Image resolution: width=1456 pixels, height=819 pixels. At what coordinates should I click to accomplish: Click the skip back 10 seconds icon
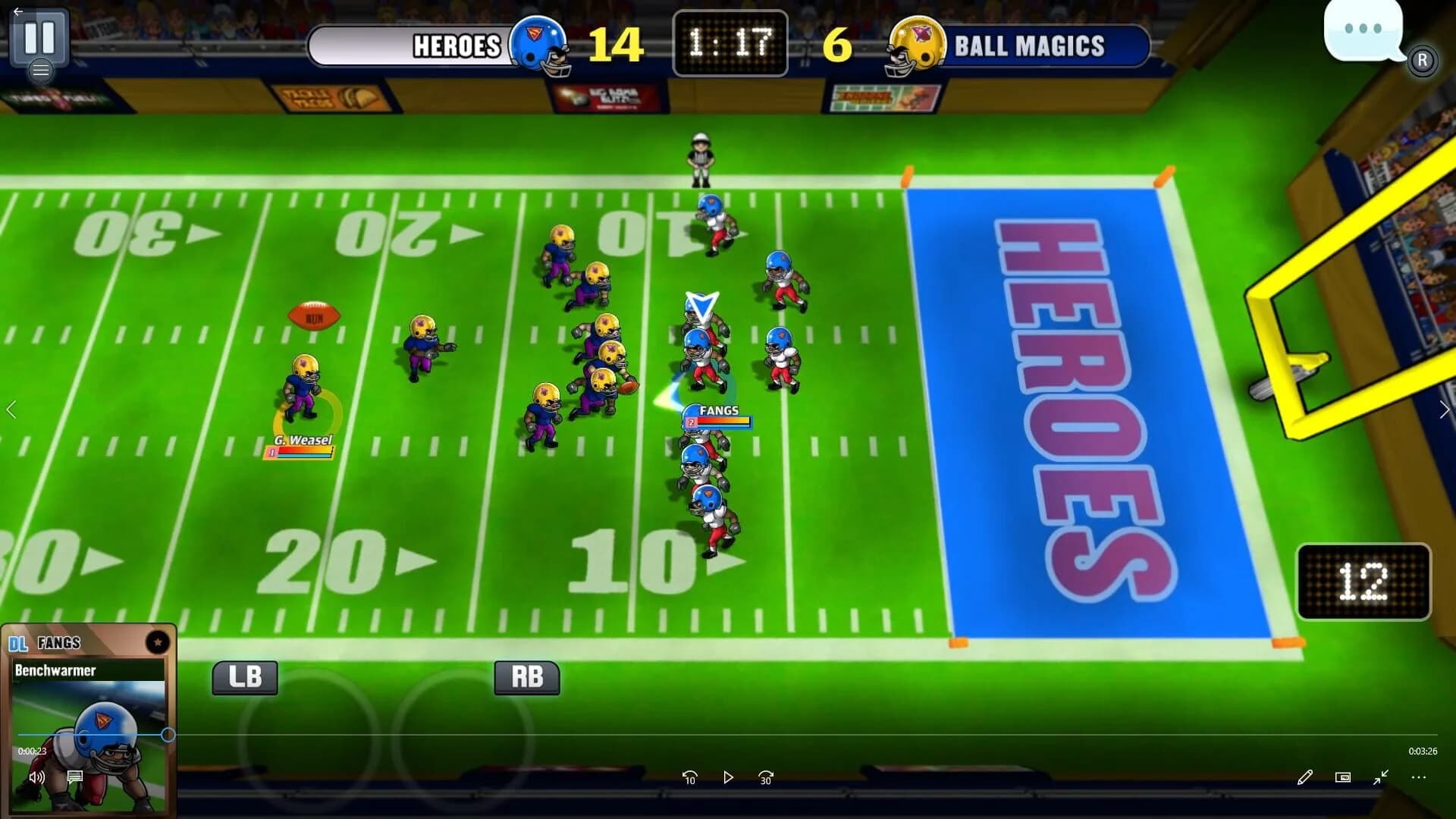pyautogui.click(x=690, y=777)
